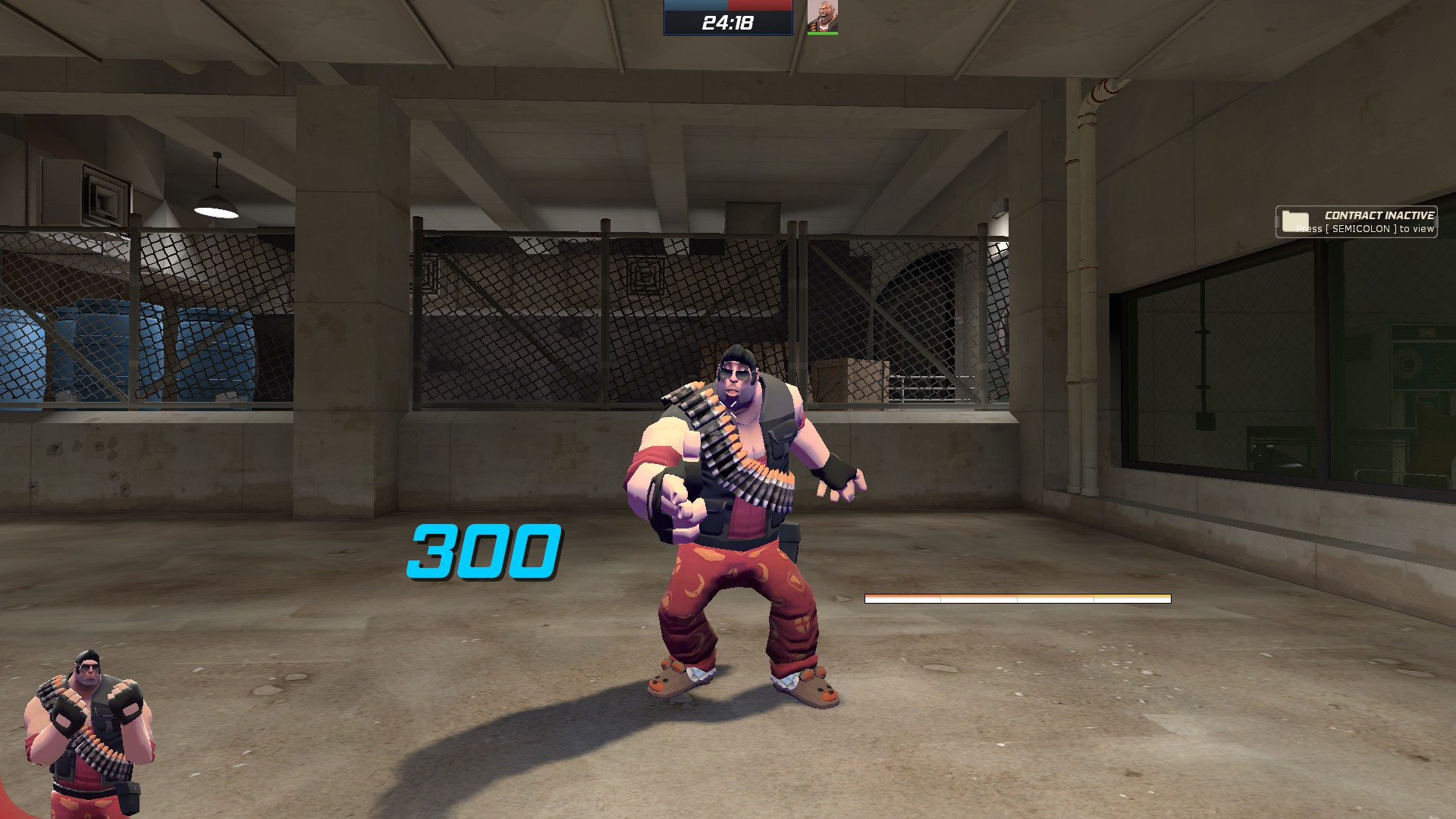Click the corner viewmodel Heavy taunting
The width and height of the screenshot is (1456, 819).
pyautogui.click(x=87, y=747)
